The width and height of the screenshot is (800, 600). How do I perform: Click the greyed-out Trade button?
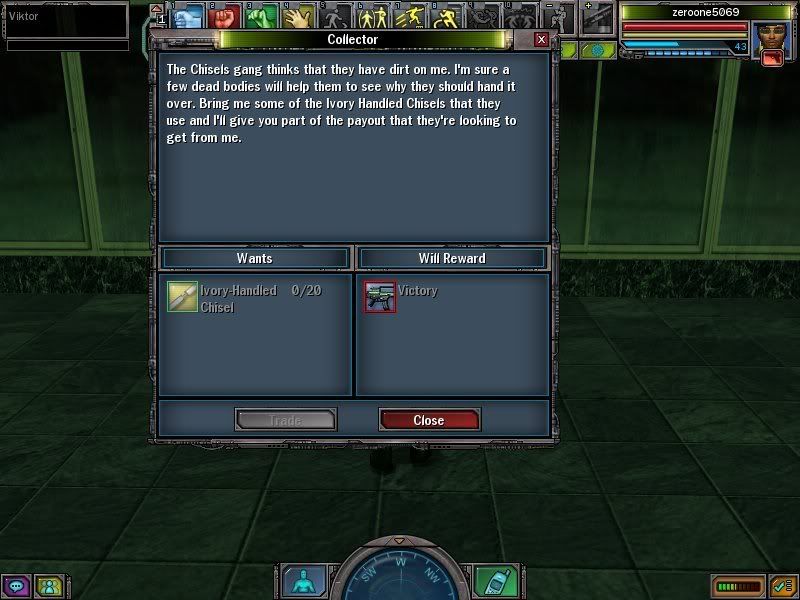pyautogui.click(x=285, y=420)
